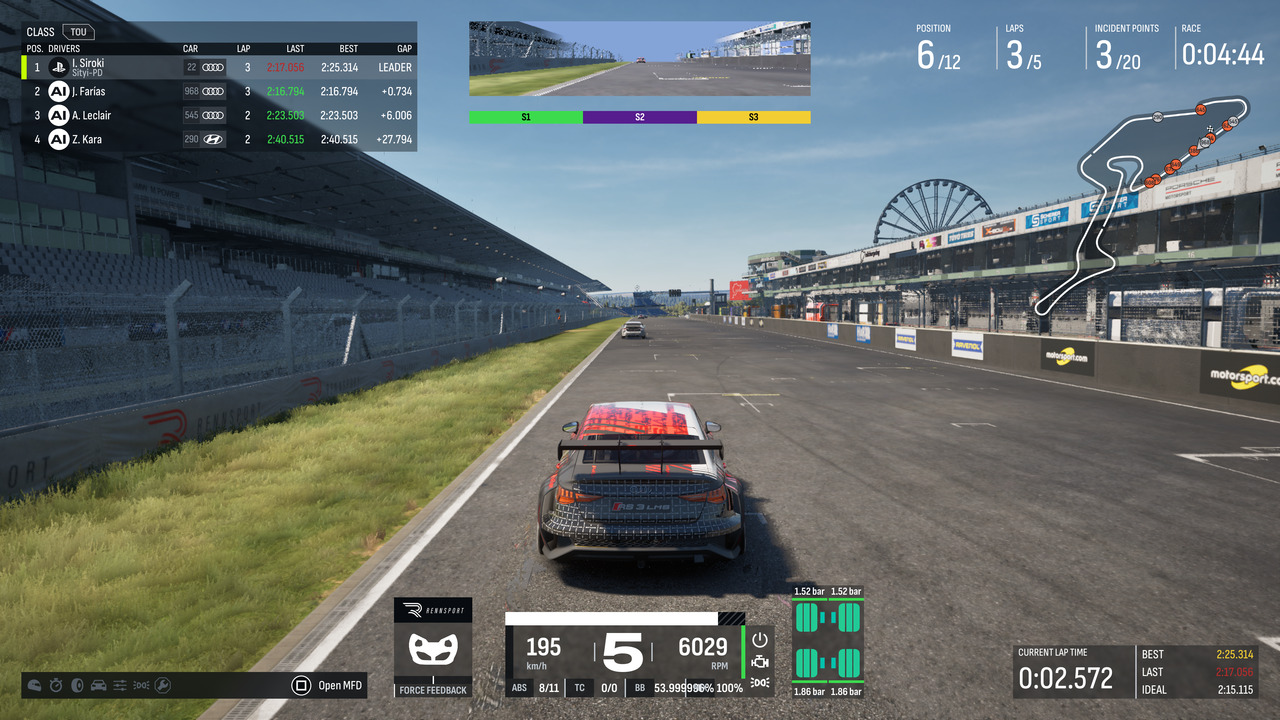Select the purple S2 sector segment

tap(639, 117)
